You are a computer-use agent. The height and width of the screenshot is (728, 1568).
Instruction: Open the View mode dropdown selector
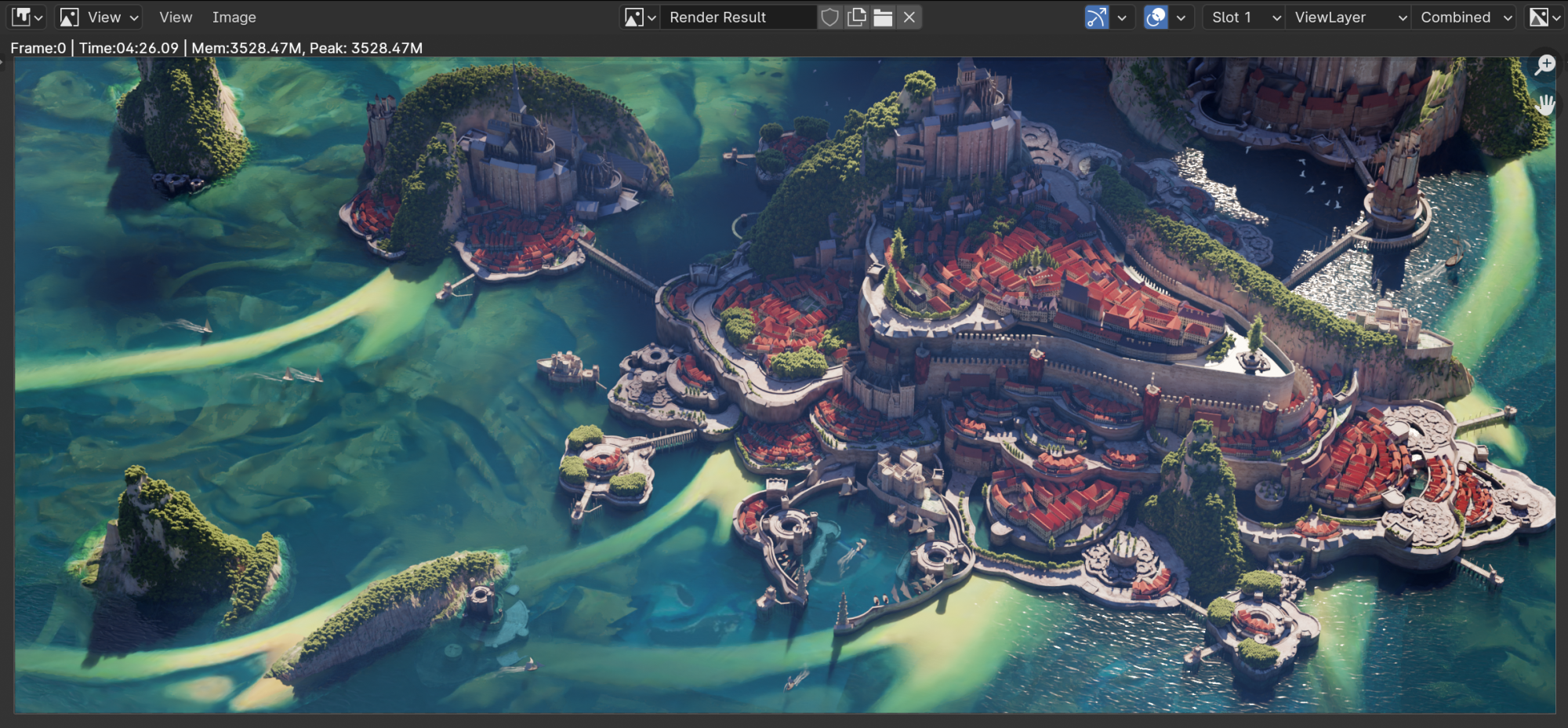[100, 17]
